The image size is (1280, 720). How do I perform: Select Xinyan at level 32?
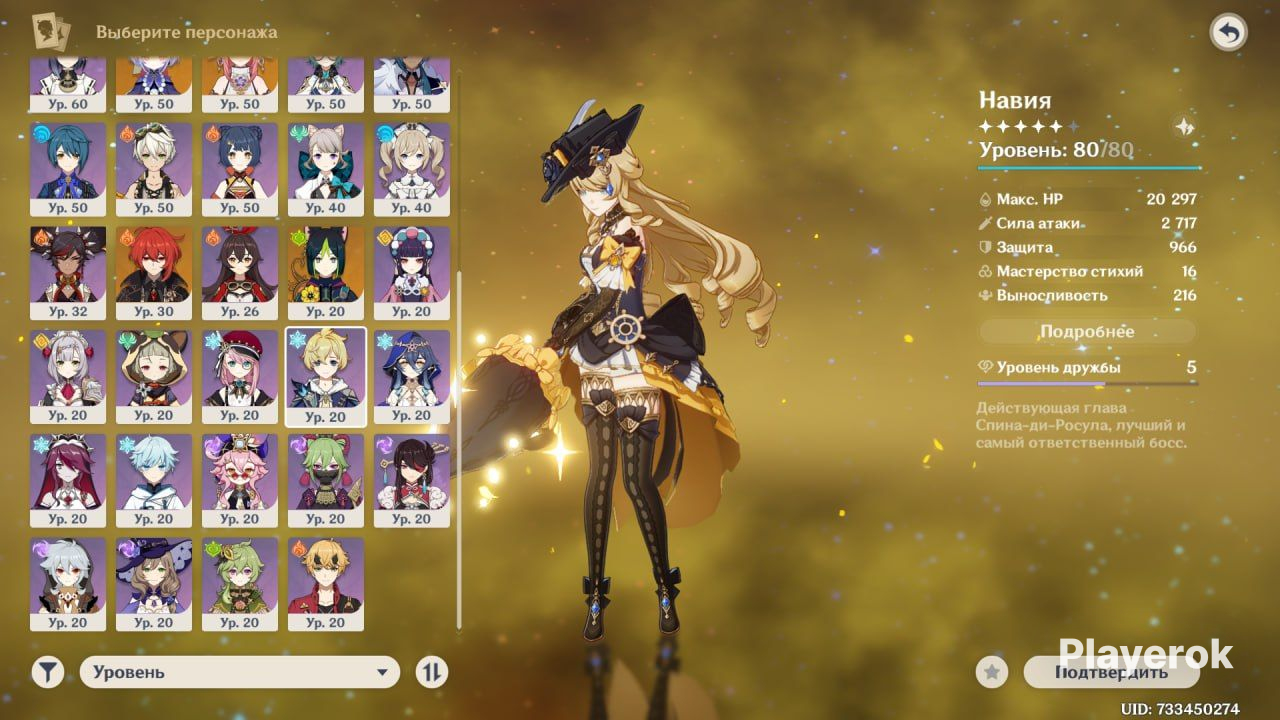(67, 264)
